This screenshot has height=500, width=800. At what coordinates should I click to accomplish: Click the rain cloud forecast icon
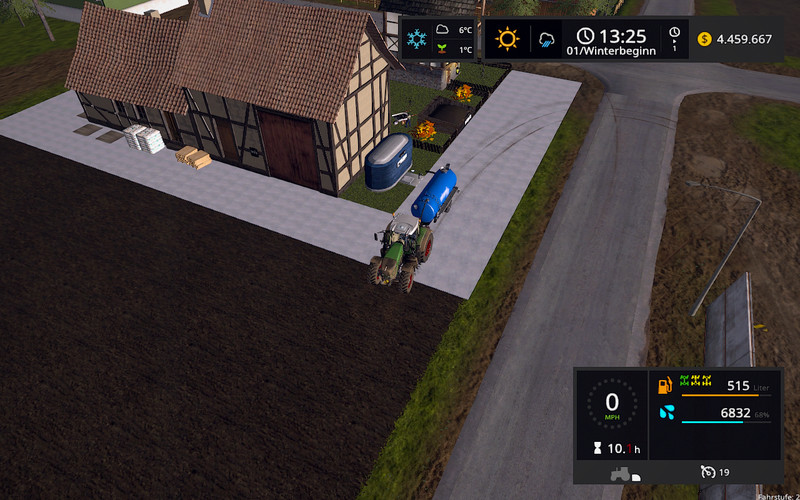547,41
